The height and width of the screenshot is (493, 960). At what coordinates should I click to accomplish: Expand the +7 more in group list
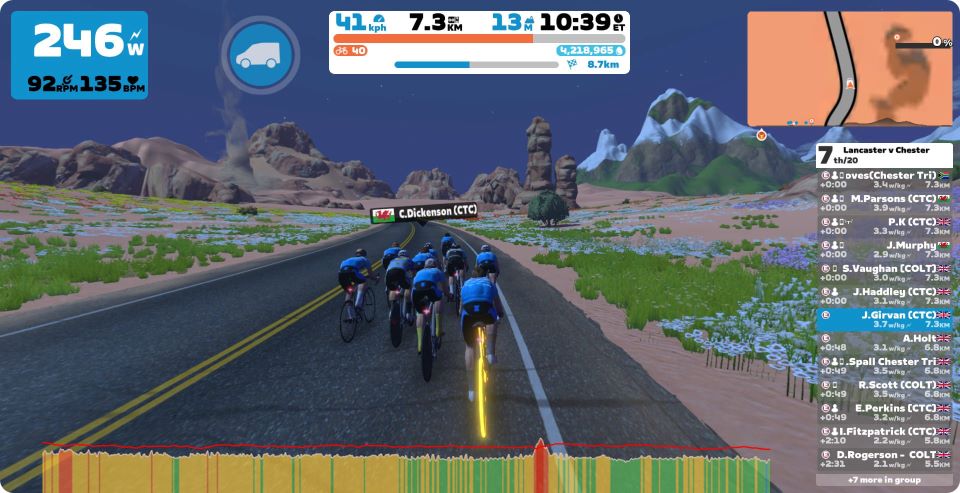[x=884, y=480]
